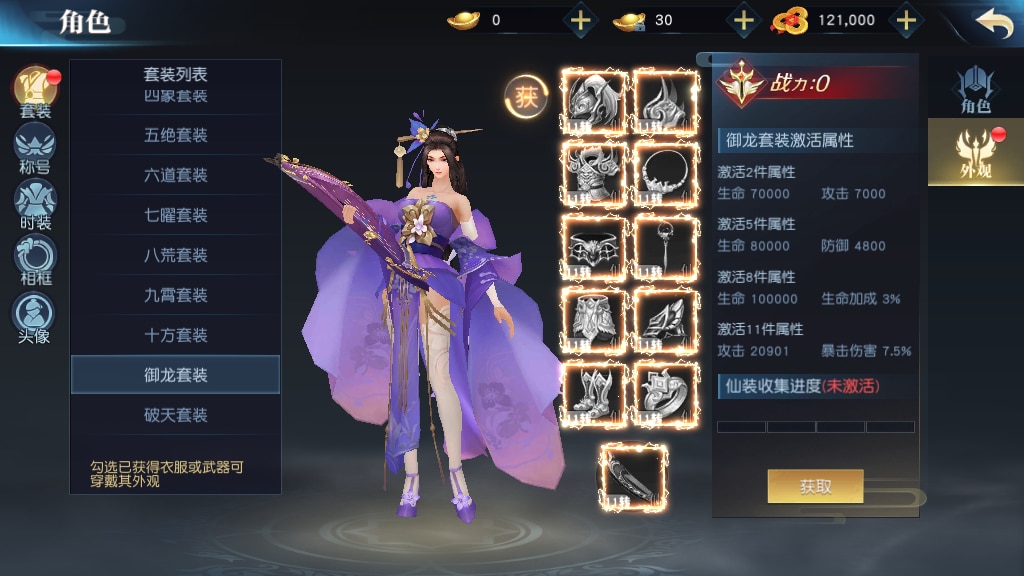Select the 五绝套装 entry
This screenshot has width=1024, height=576.
175,135
